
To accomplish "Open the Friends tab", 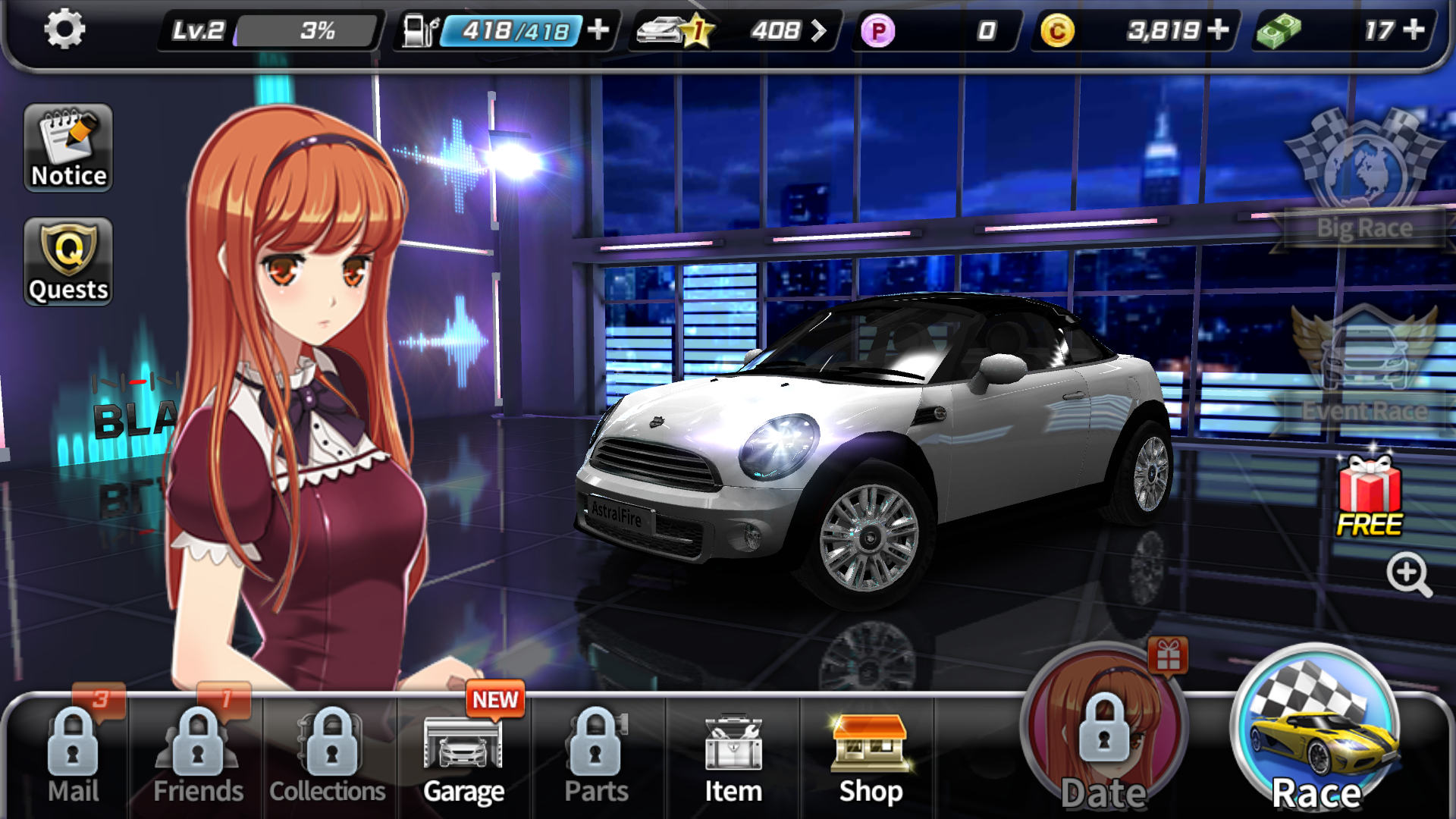I will 199,758.
